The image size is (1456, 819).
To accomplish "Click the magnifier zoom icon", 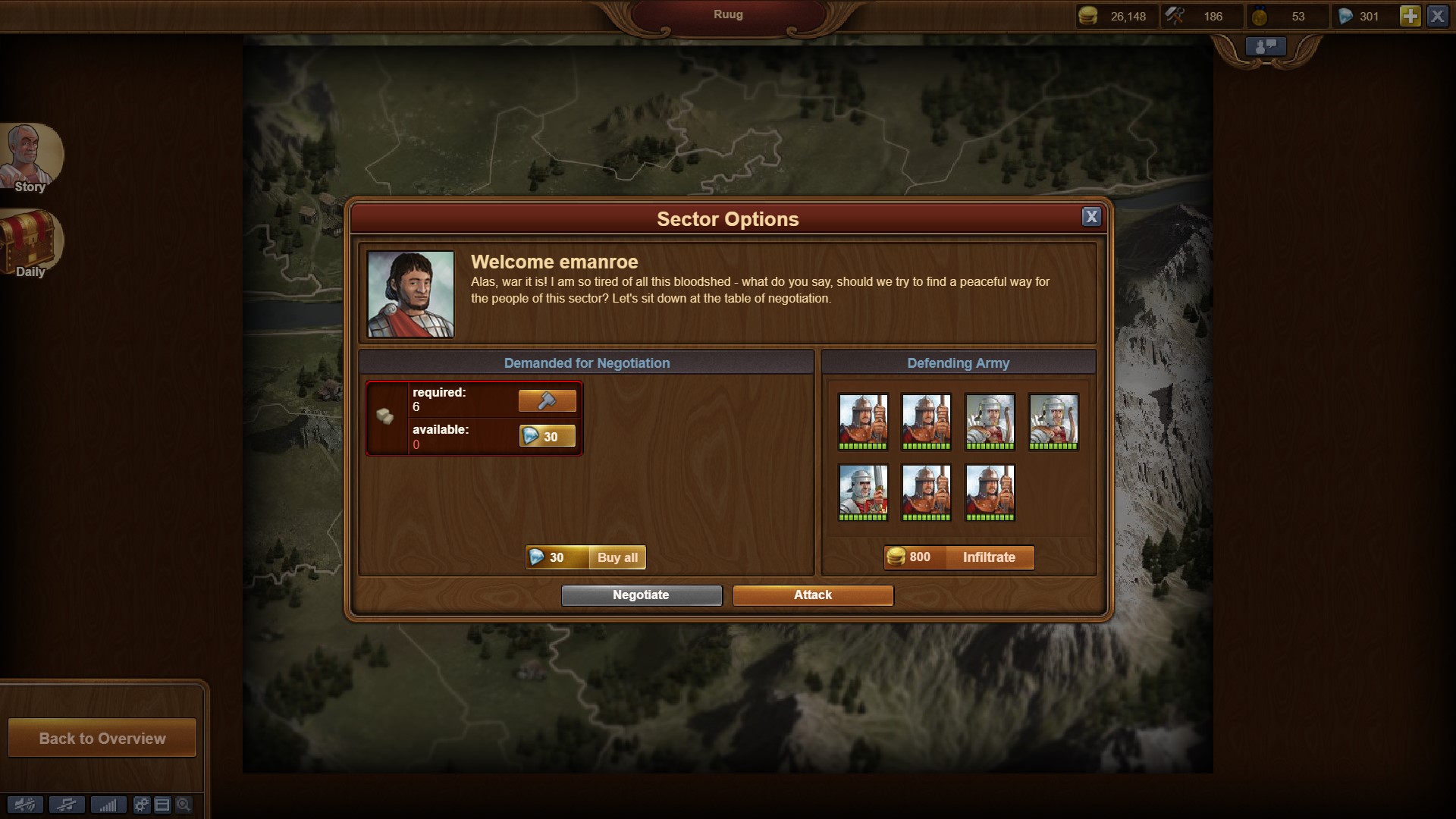I will click(184, 805).
